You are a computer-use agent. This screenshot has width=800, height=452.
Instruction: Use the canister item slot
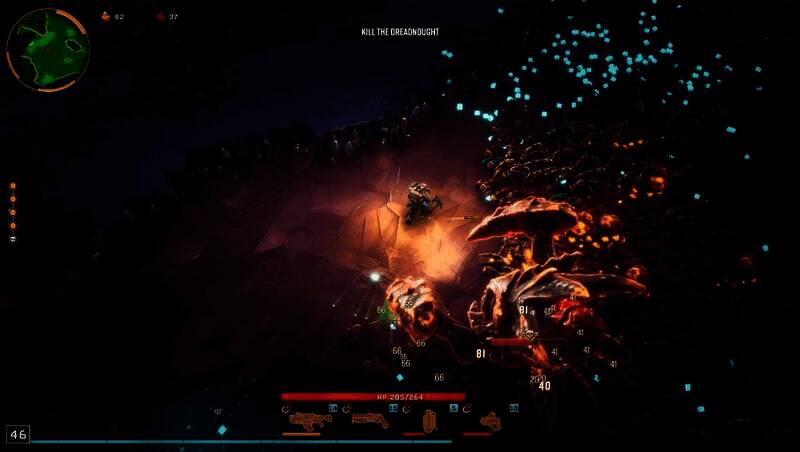431,420
